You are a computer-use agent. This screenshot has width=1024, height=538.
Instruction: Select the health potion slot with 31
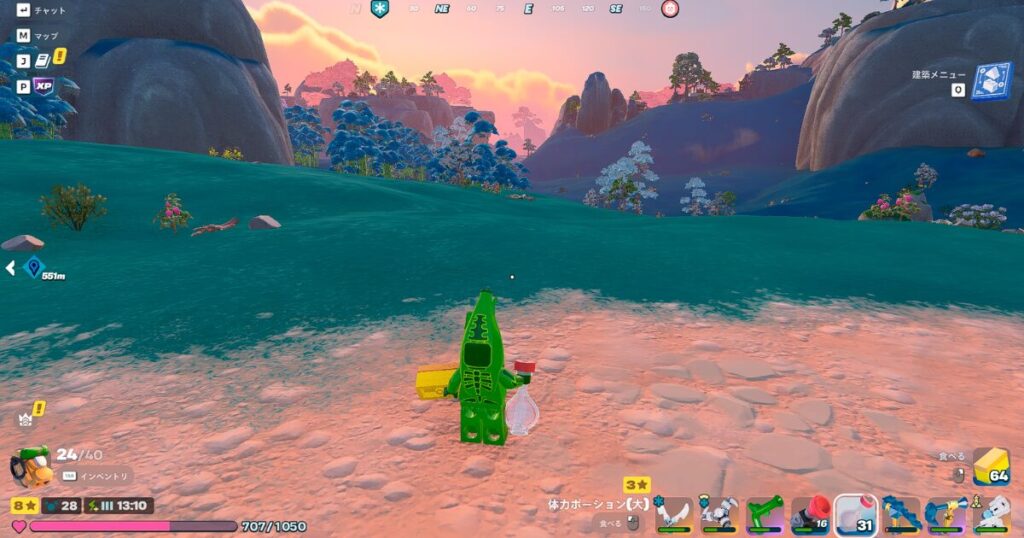coord(855,514)
